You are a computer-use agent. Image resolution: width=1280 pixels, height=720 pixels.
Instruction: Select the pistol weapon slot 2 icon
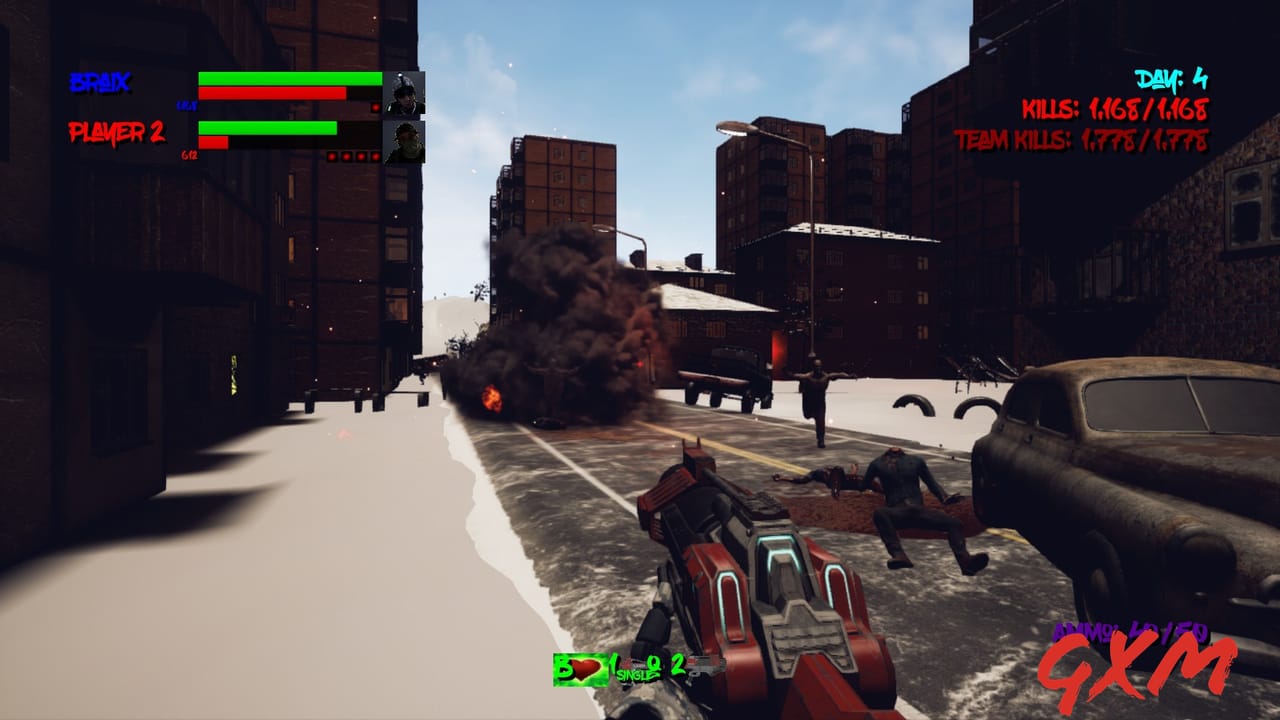click(x=707, y=664)
